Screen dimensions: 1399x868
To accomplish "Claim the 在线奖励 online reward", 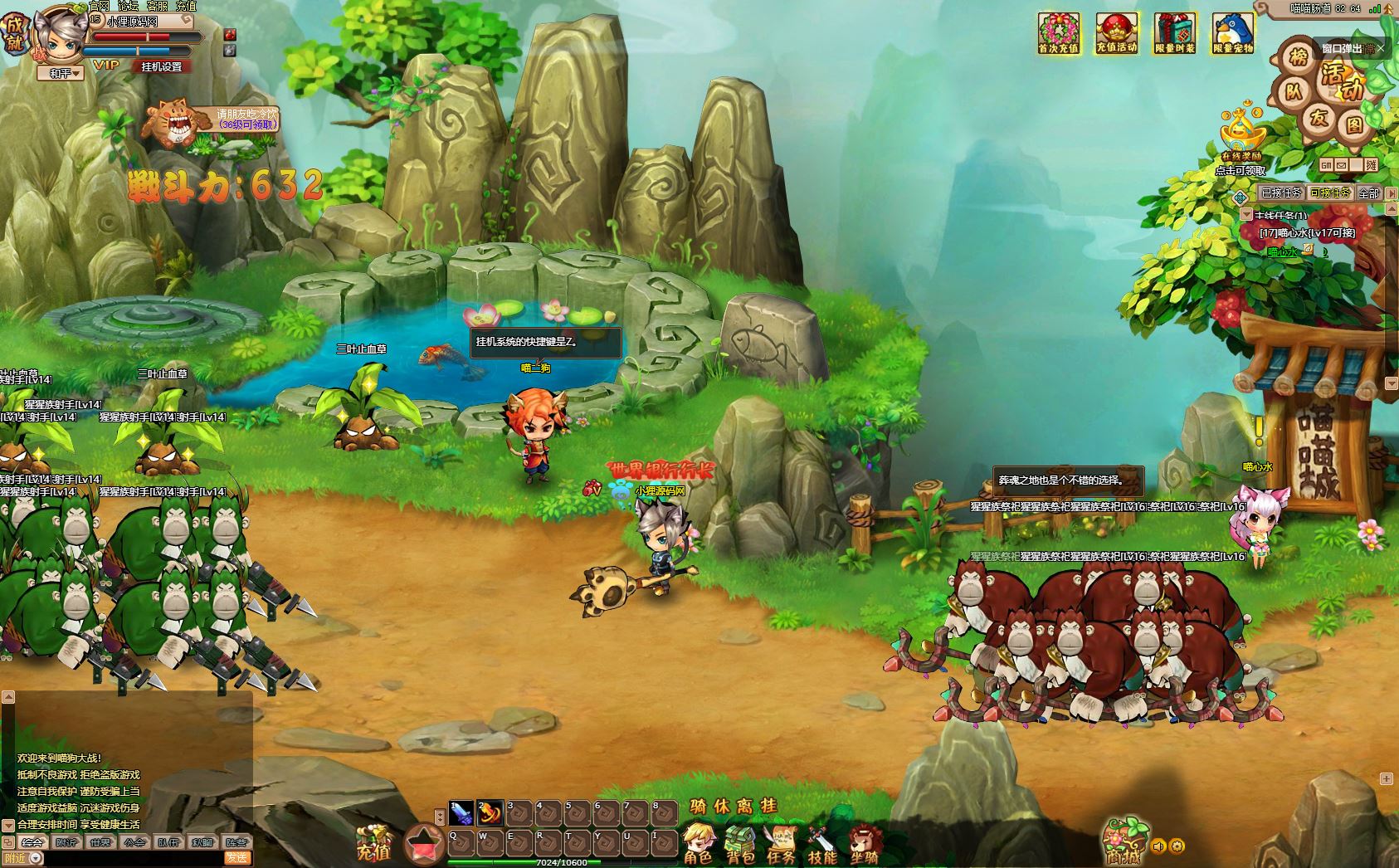I will pyautogui.click(x=1241, y=135).
